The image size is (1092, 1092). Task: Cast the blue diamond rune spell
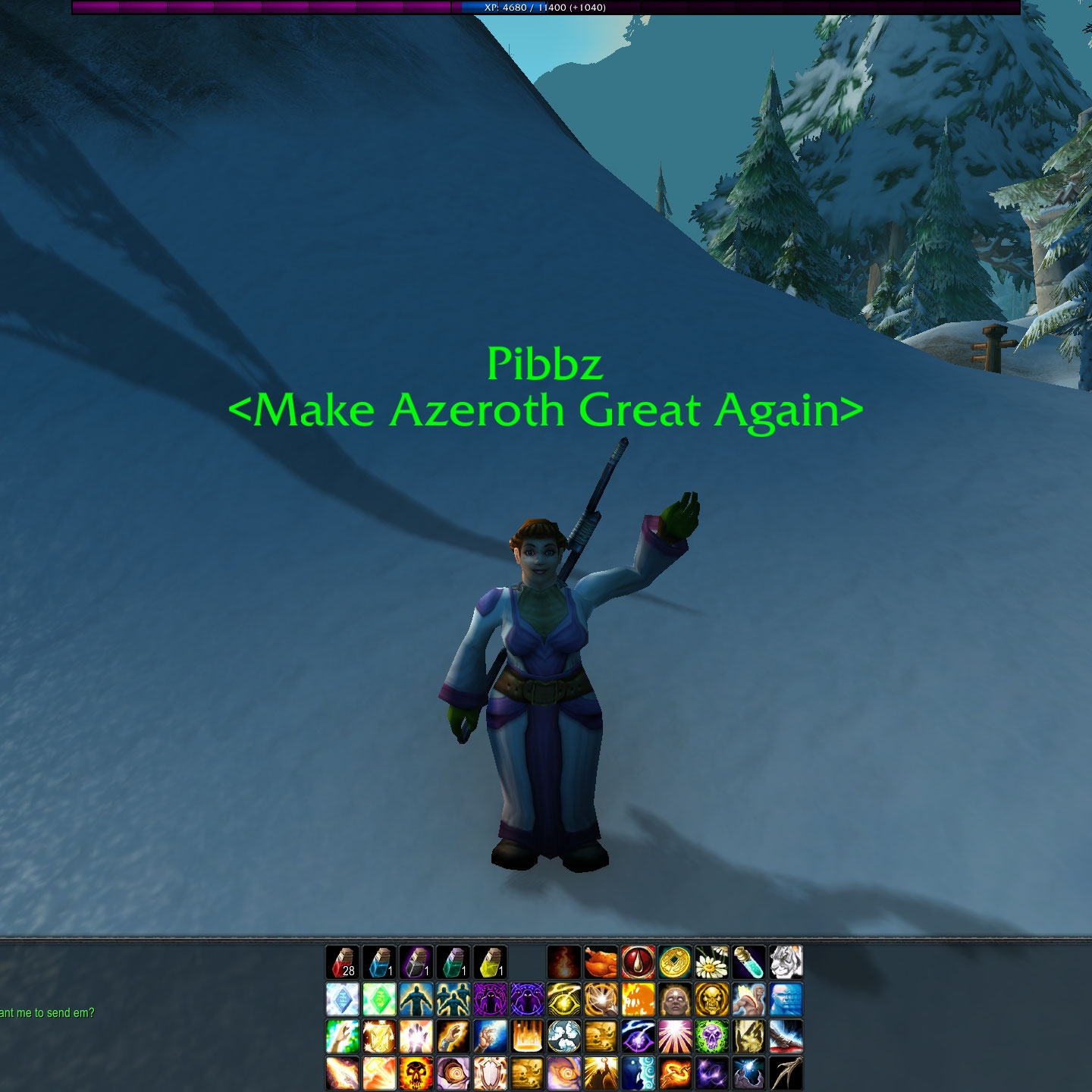(342, 999)
